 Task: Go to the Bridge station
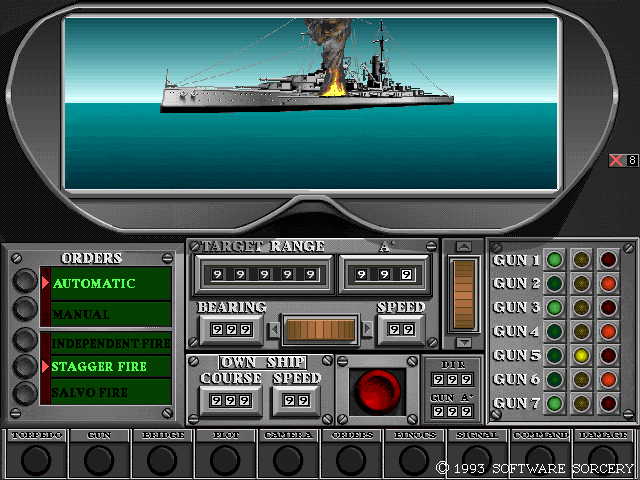(x=162, y=459)
